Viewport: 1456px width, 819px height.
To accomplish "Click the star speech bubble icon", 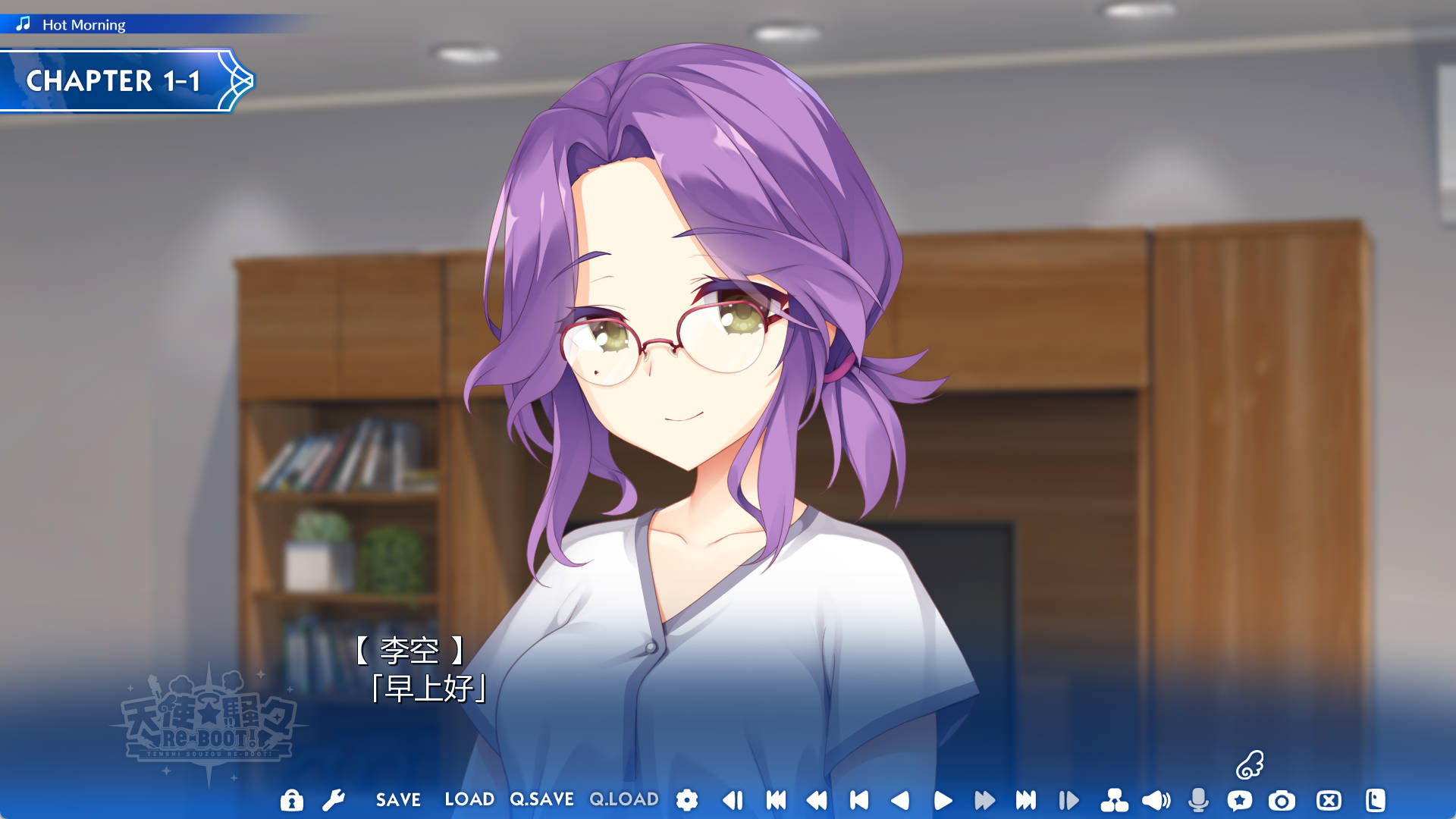I will pos(1240,800).
